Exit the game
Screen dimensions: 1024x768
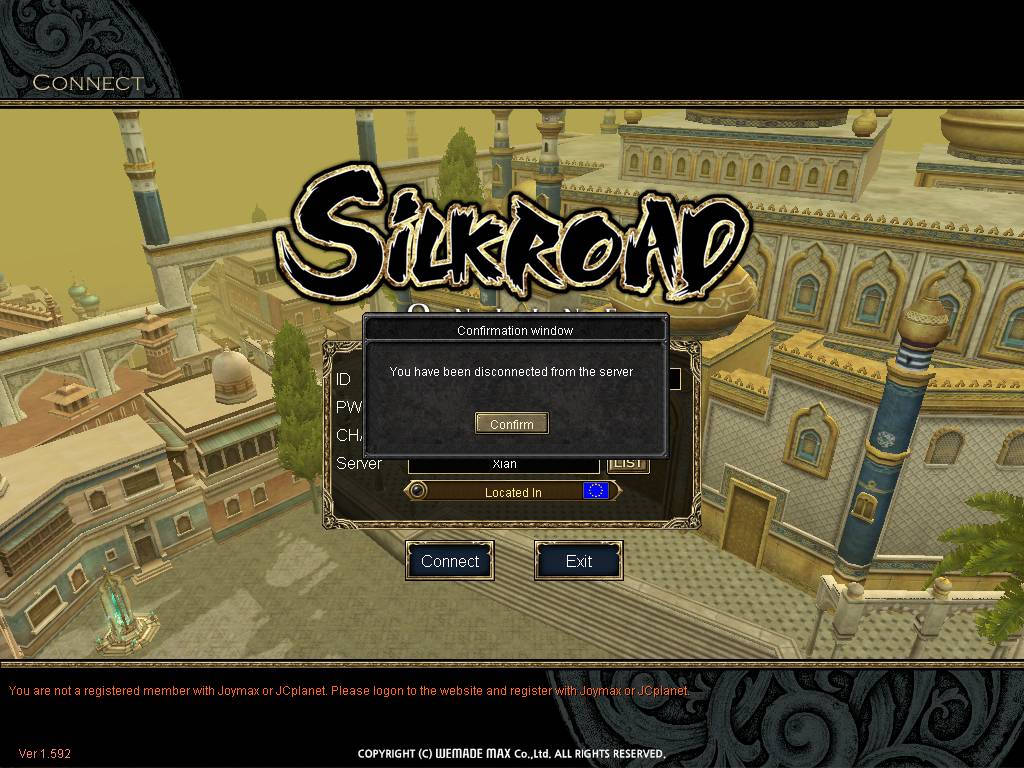coord(579,561)
